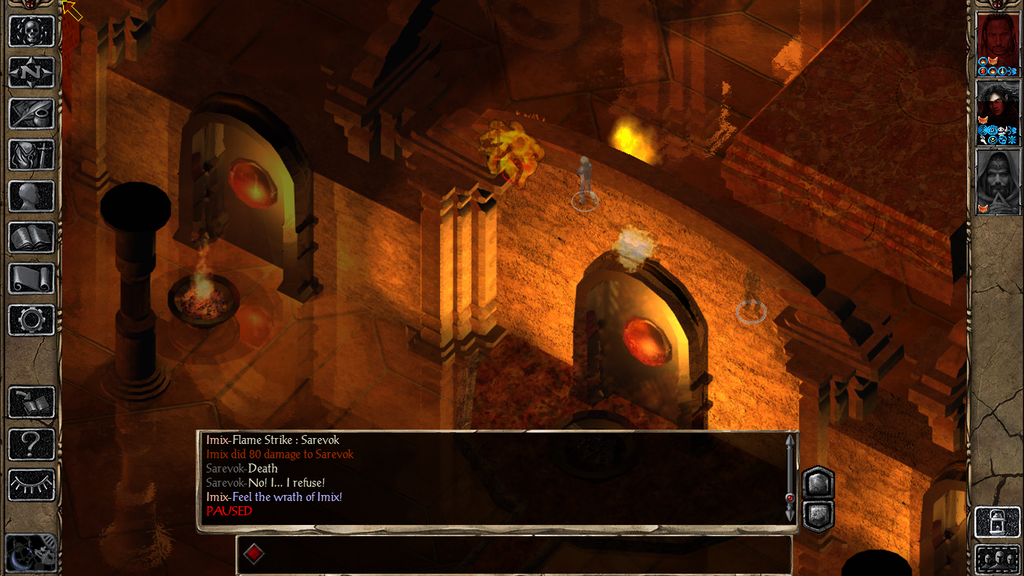Screen dimensions: 1024x576
Task: Click the book and feather sidebar button
Action: pos(31,402)
